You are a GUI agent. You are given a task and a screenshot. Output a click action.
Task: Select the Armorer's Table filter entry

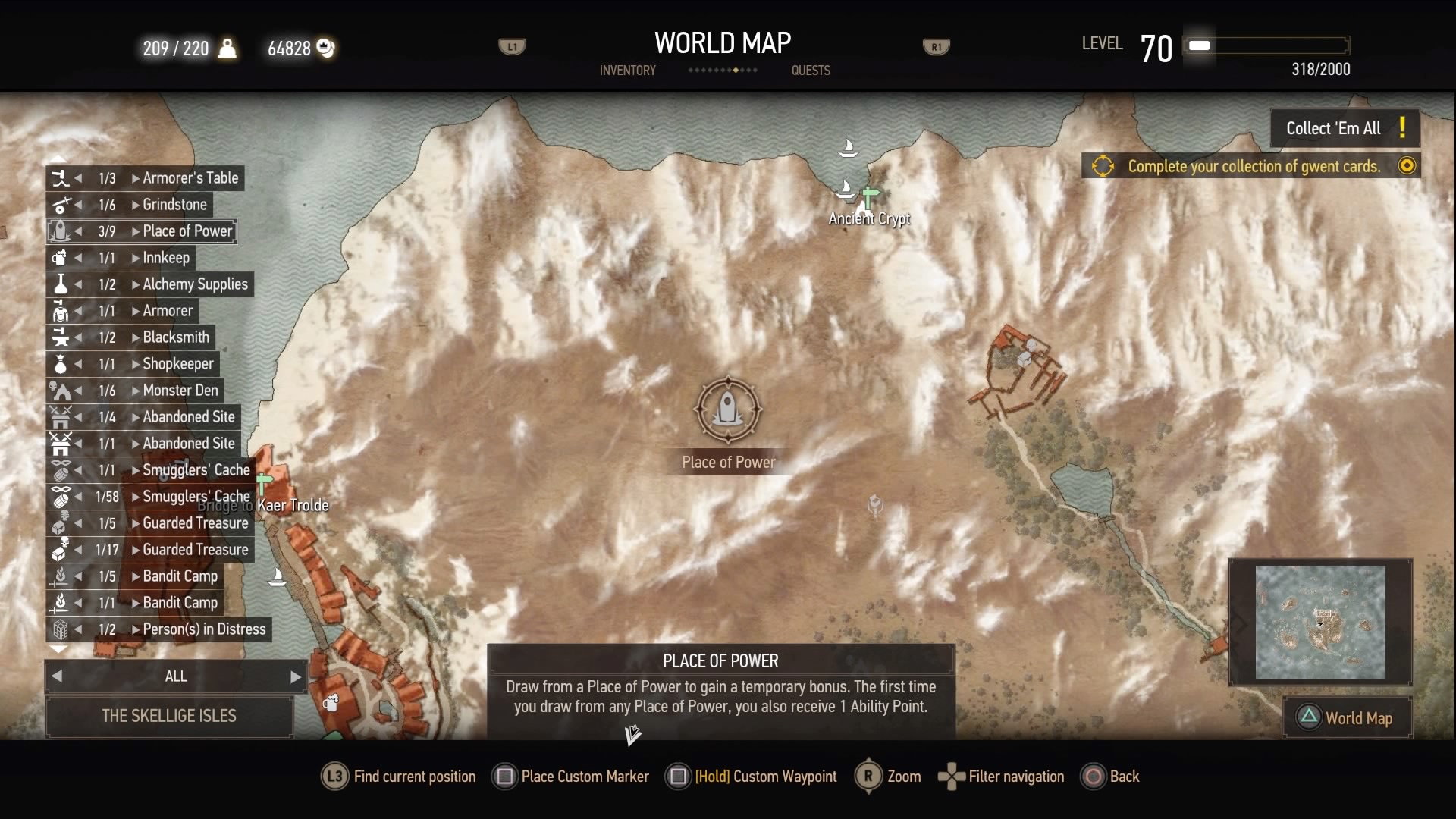190,178
